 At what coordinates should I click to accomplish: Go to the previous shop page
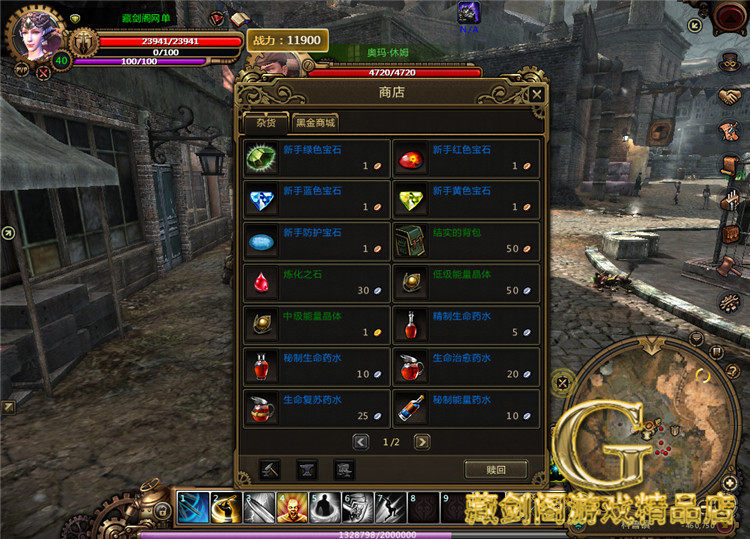pos(361,441)
